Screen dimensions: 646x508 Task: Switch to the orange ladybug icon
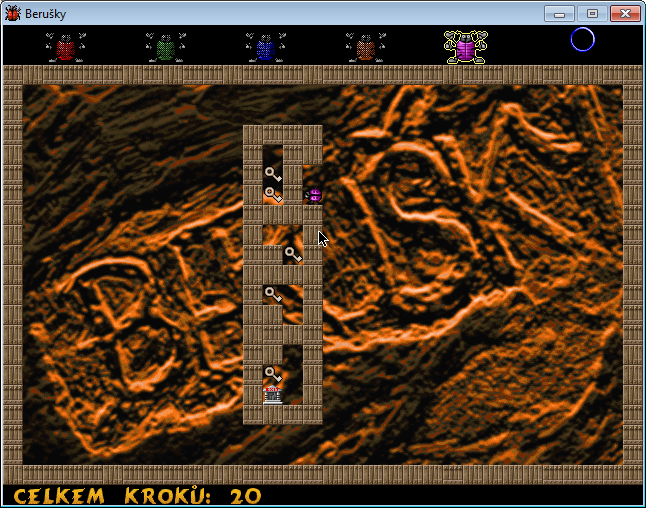click(366, 47)
